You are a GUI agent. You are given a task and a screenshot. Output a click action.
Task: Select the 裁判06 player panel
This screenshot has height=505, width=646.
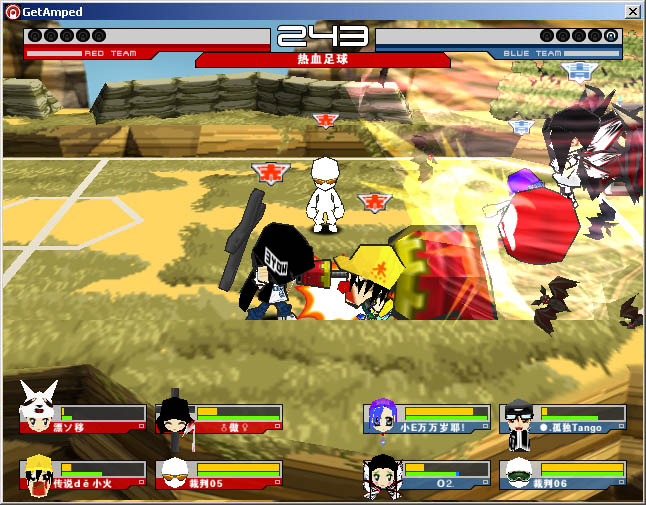564,474
